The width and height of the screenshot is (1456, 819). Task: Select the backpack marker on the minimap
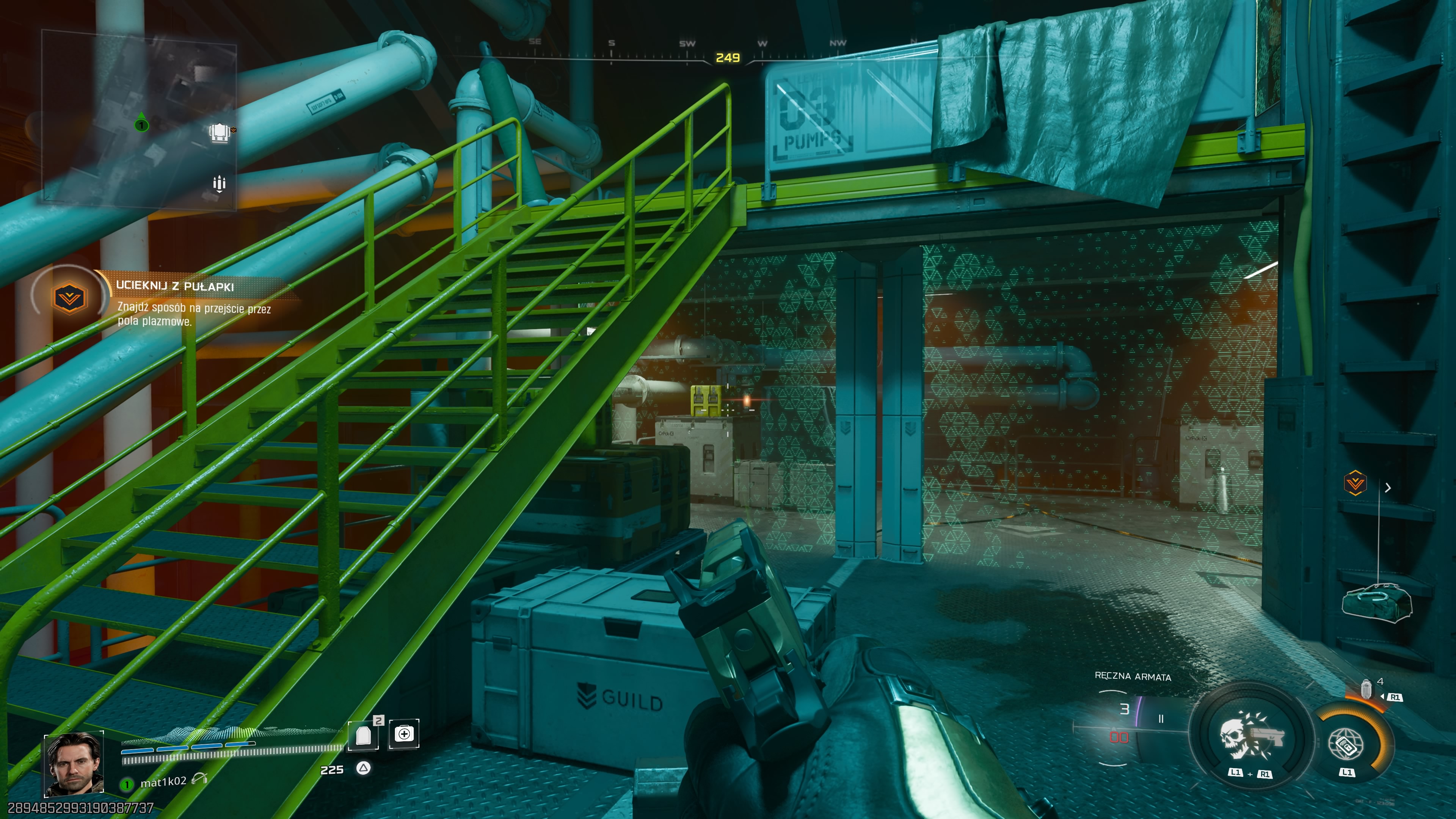point(220,133)
